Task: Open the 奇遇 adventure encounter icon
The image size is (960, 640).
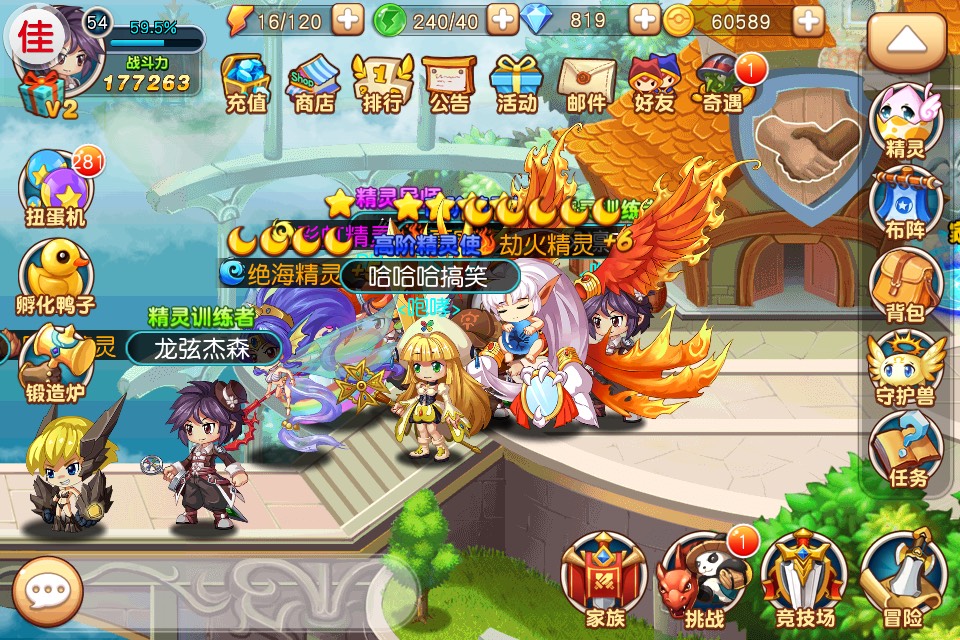Action: [724, 82]
